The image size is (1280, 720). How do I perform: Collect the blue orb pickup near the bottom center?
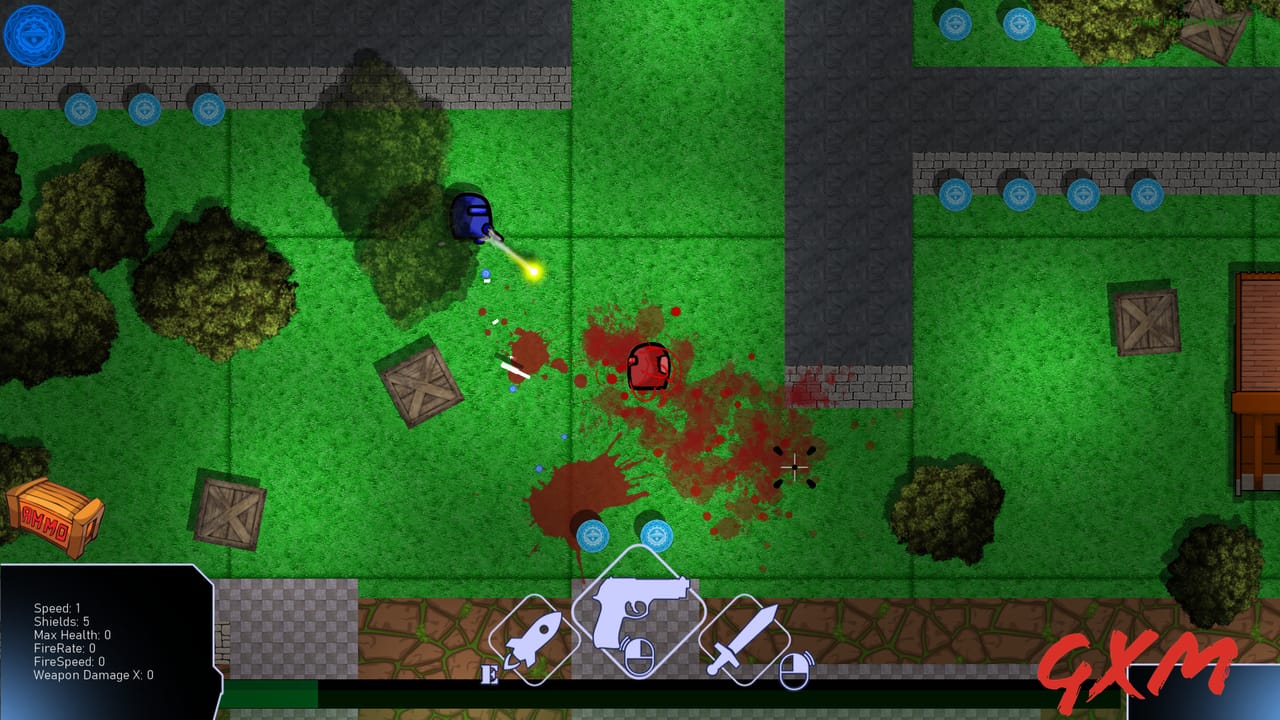[594, 536]
